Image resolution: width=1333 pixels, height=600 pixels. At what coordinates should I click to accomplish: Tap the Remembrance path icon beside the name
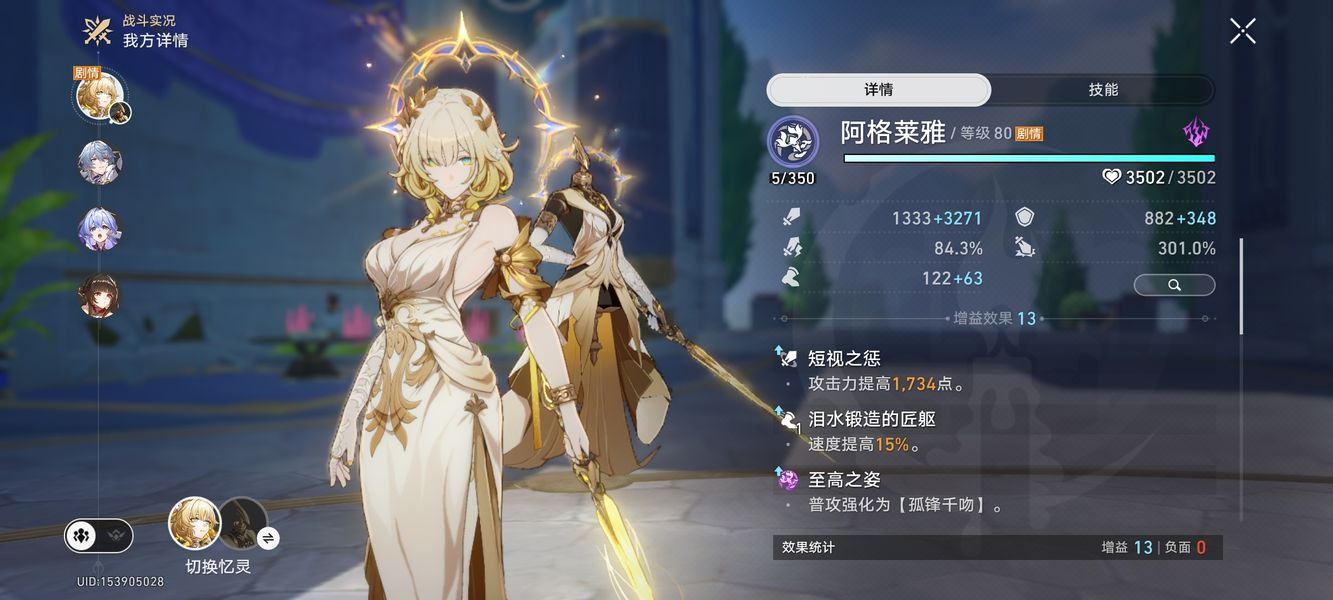click(x=793, y=142)
